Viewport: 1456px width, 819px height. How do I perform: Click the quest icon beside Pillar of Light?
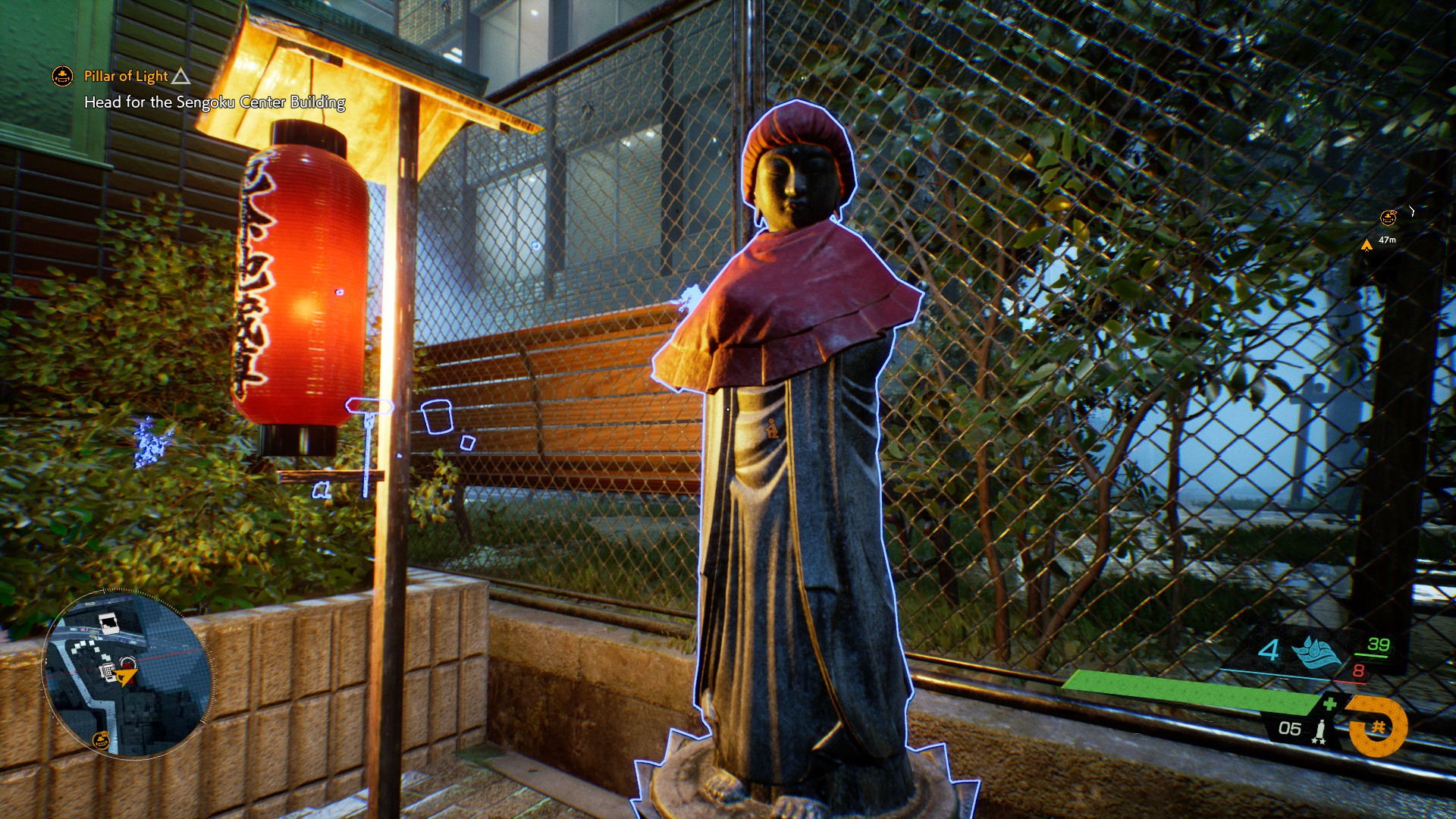pyautogui.click(x=62, y=76)
